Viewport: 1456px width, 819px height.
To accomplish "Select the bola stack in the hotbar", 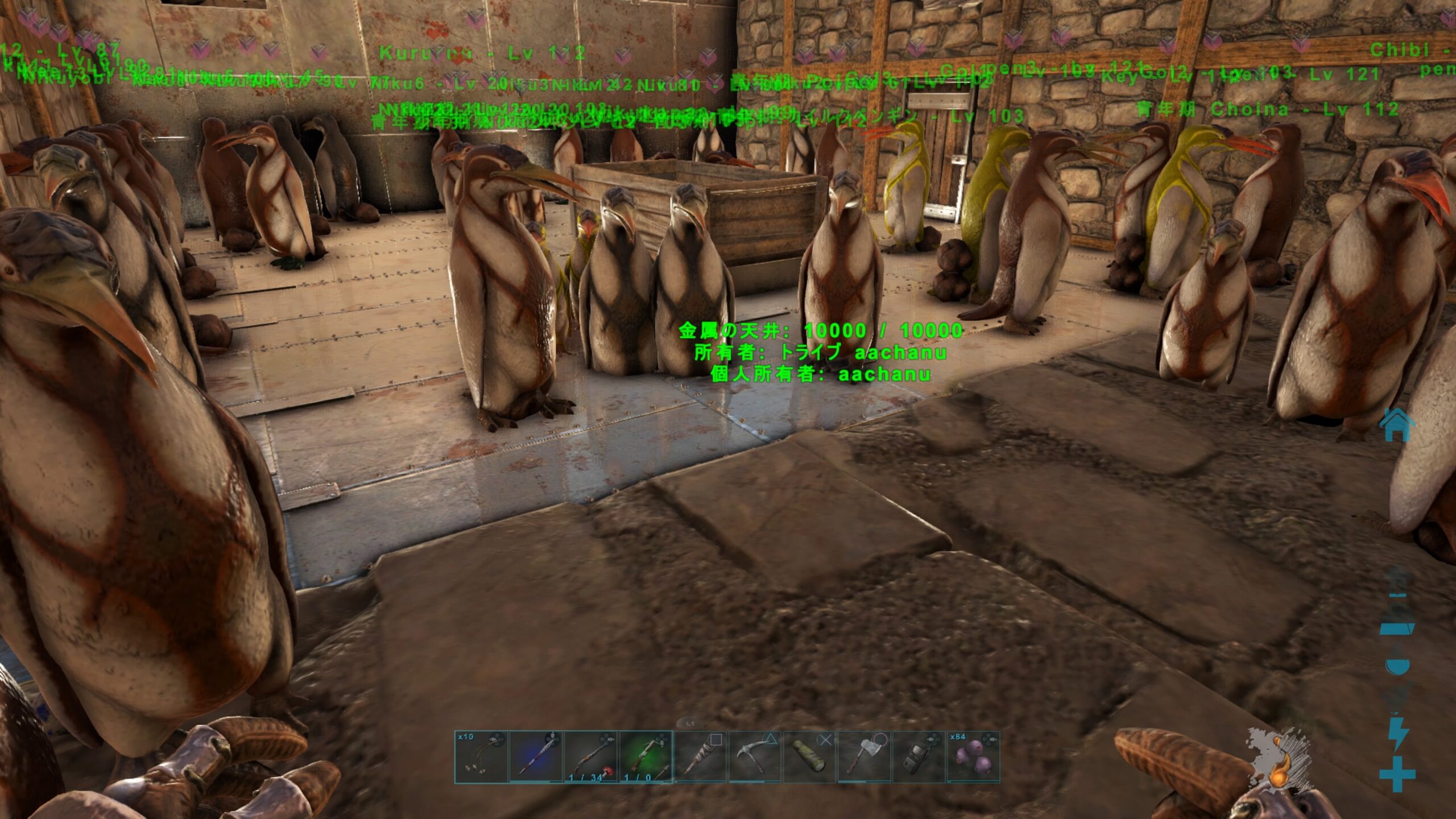I will tap(481, 757).
